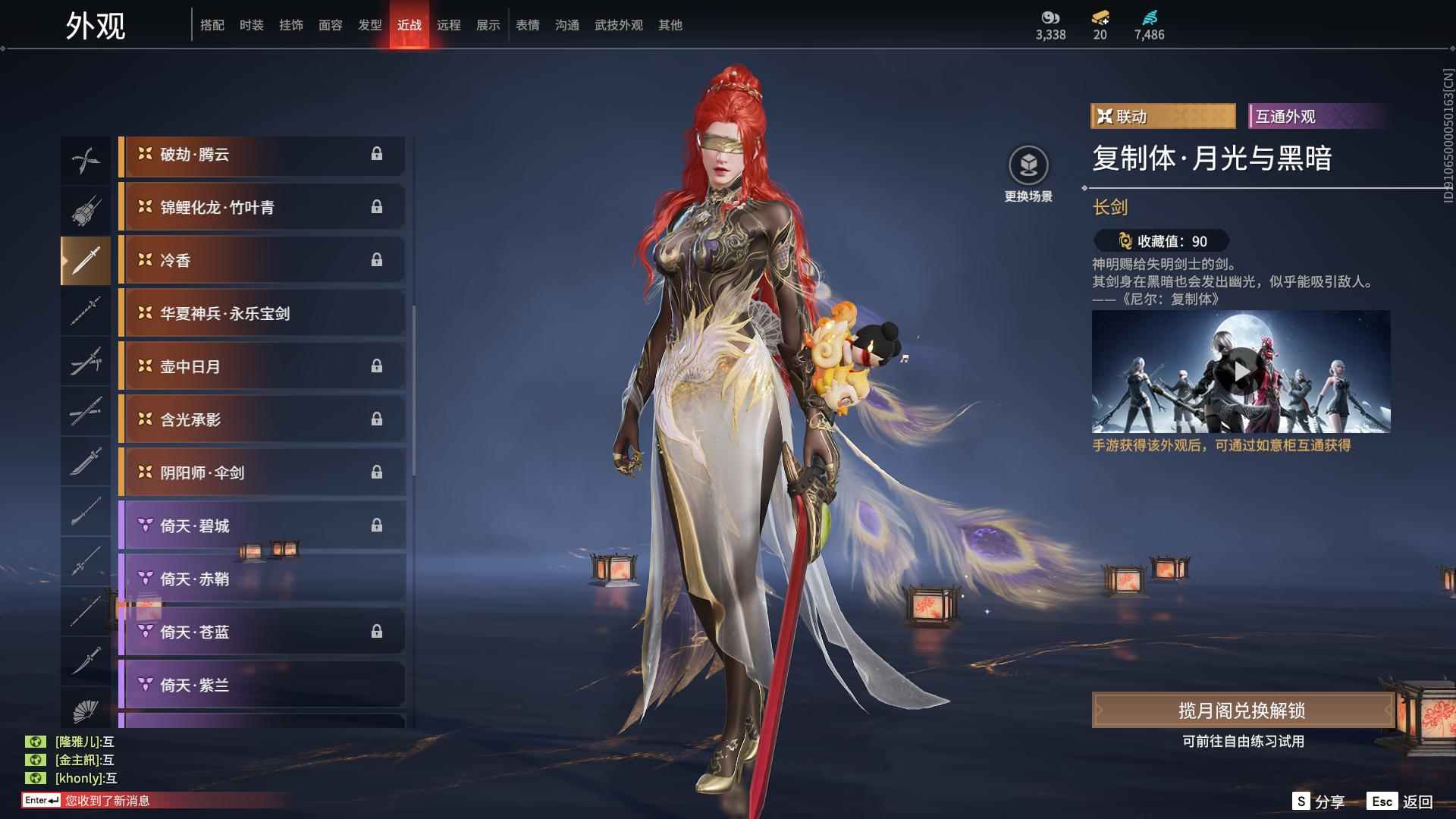
Task: Pick the 倚天·赤鞘 weapon skin
Action: pos(262,579)
